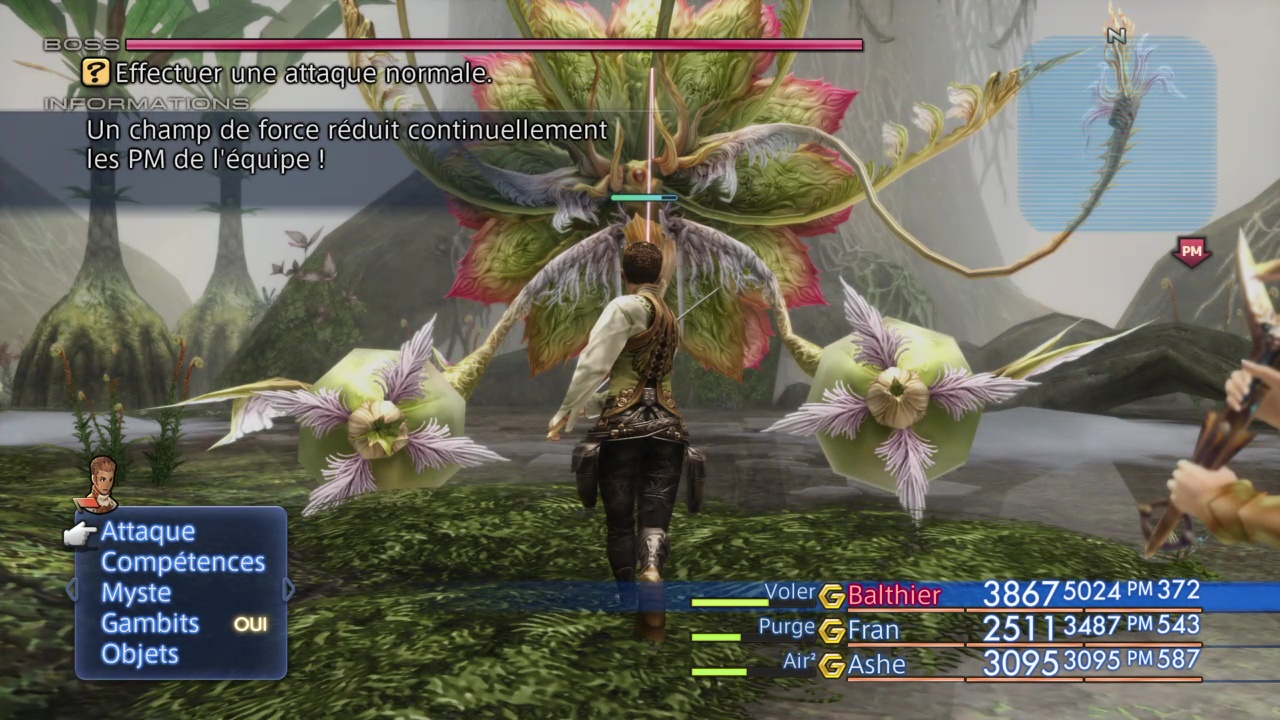Select Balthier in the party list
Image resolution: width=1280 pixels, height=720 pixels.
(x=893, y=596)
